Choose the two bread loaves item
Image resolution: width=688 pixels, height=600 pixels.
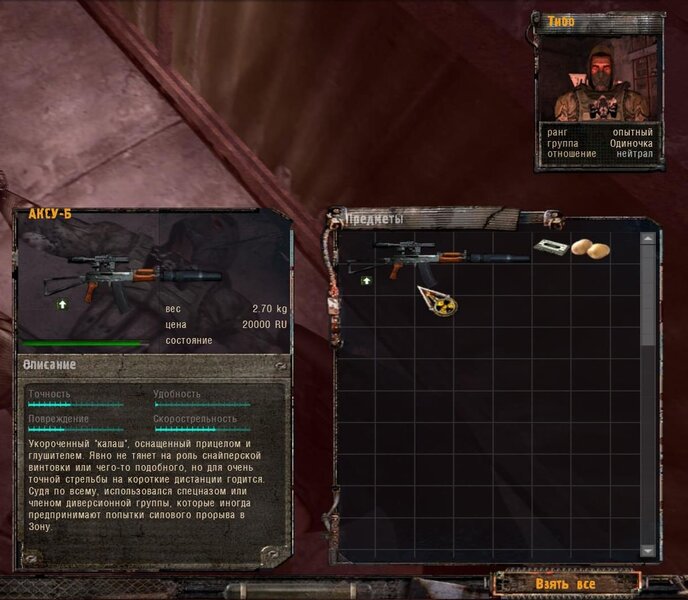tap(587, 247)
